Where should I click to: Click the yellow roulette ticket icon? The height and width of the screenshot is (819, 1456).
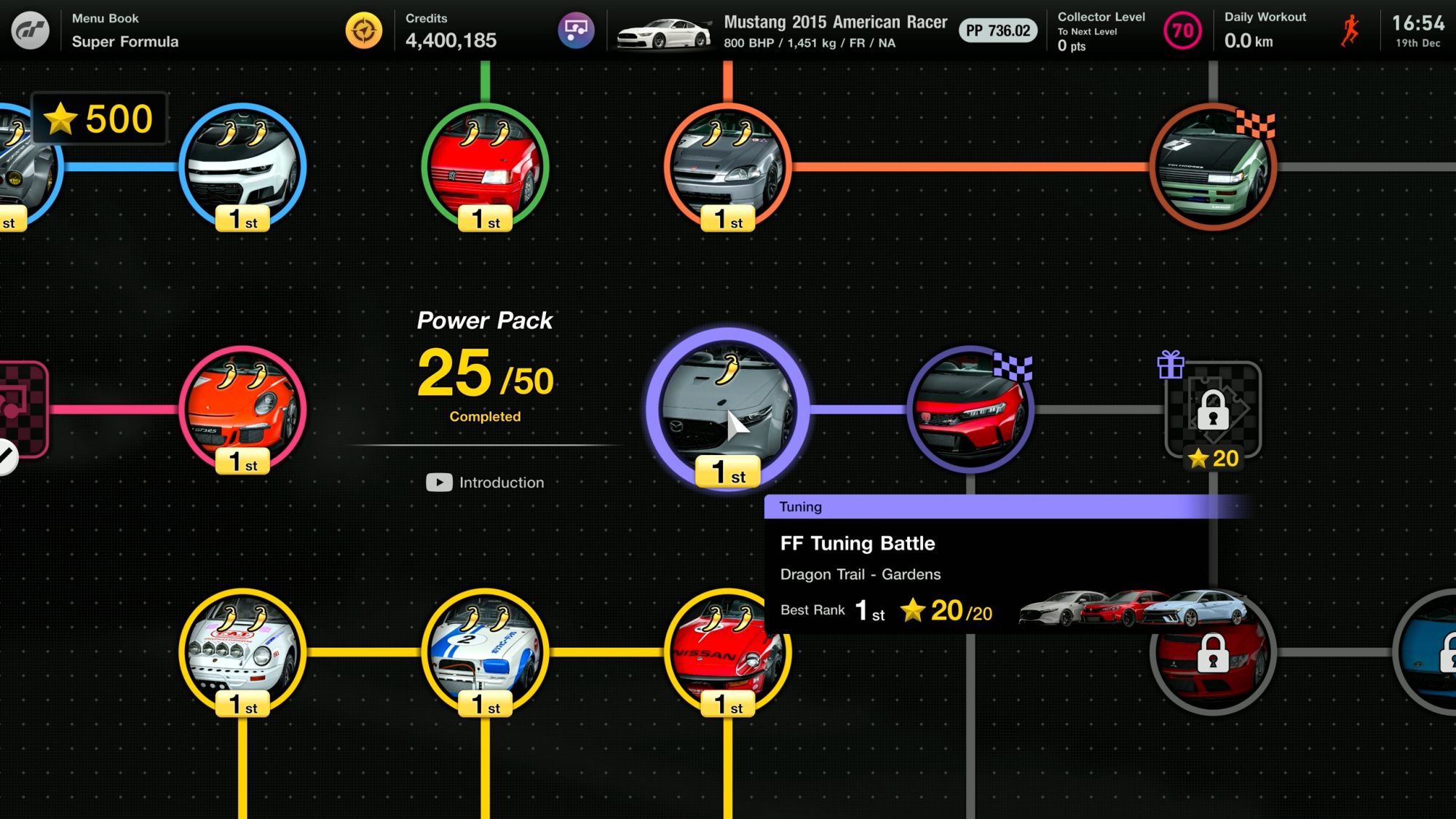point(364,31)
